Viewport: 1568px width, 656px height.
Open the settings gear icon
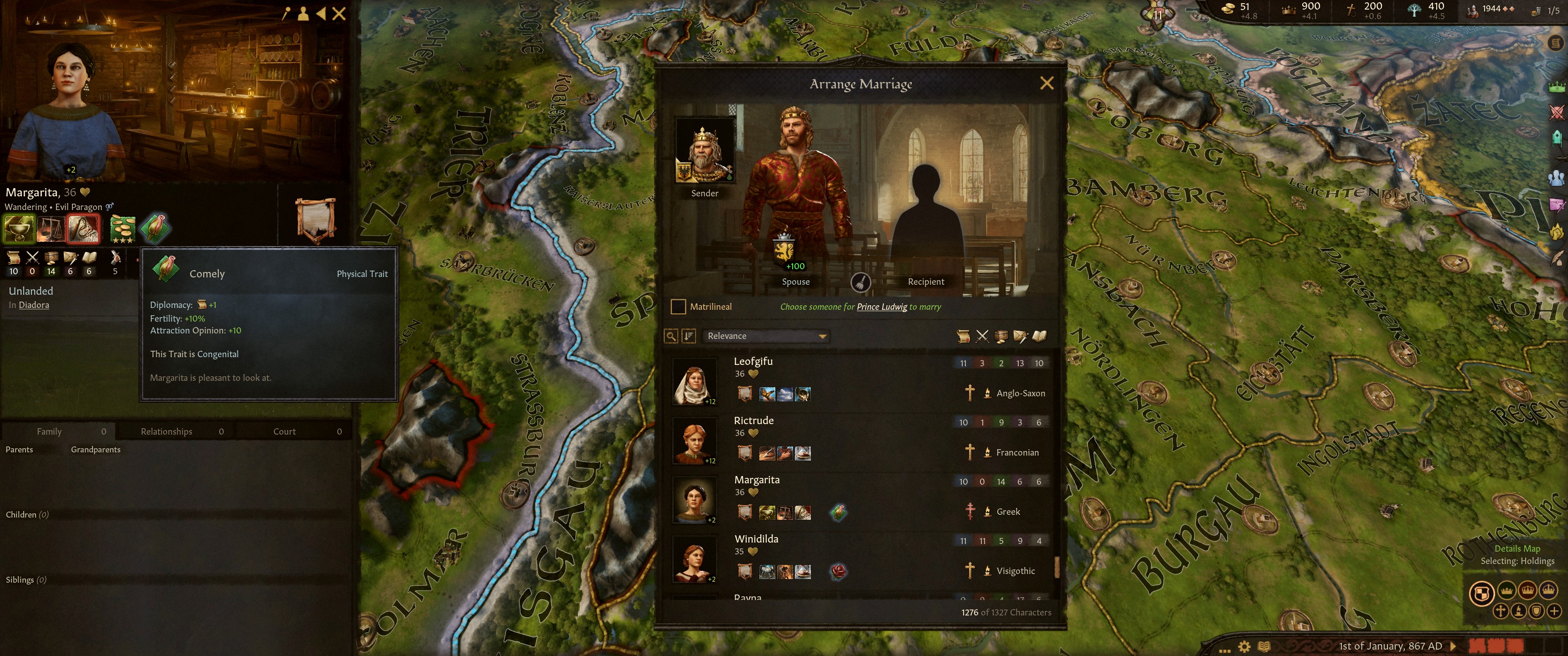pyautogui.click(x=1245, y=646)
